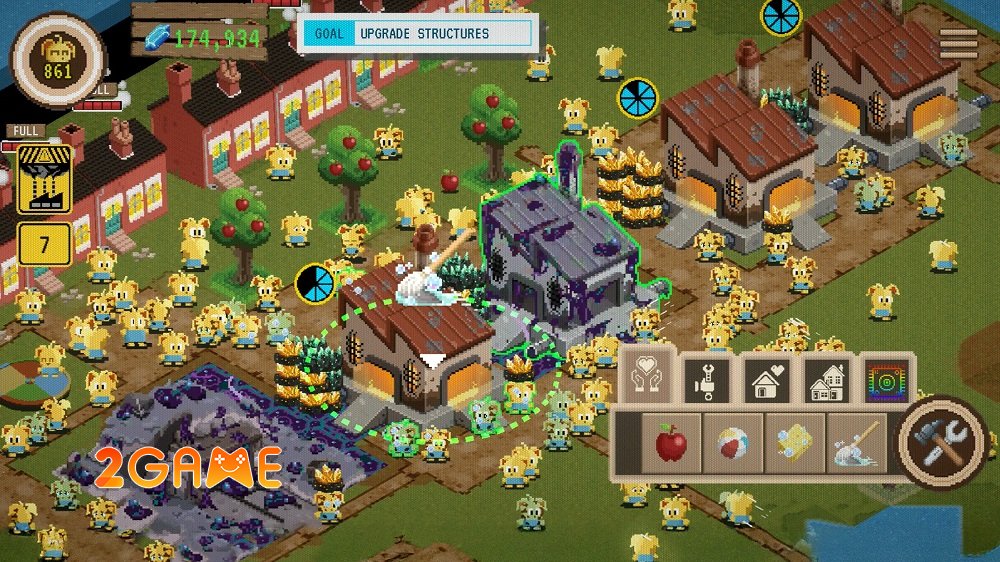Select the rainbow target tab
The image size is (1000, 562).
887,378
